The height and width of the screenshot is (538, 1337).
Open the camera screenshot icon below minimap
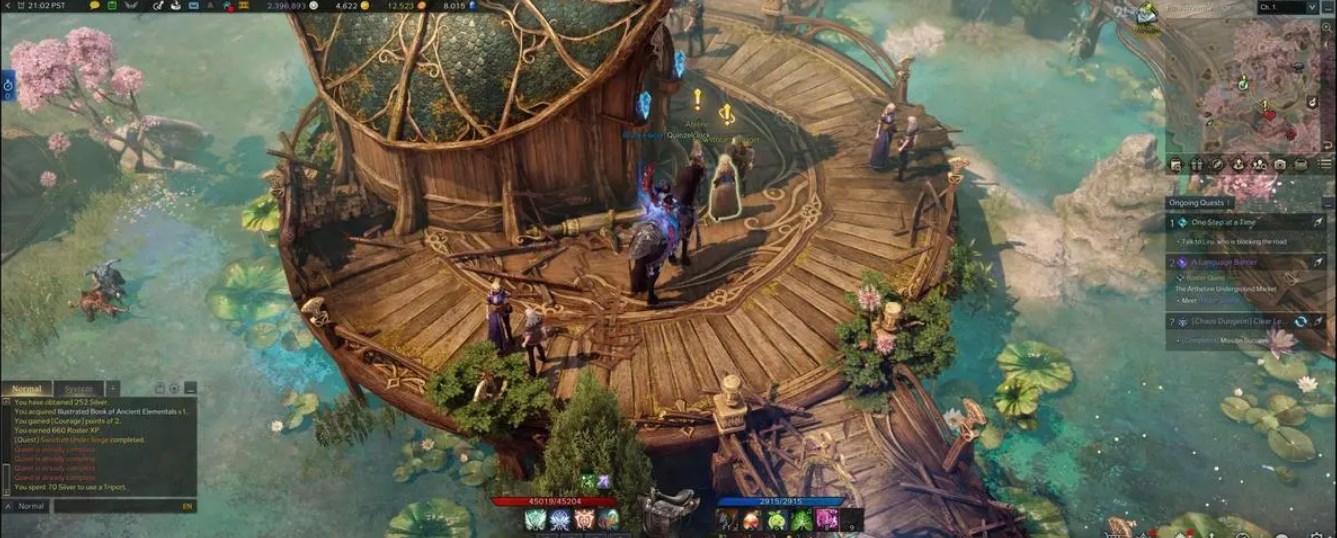1280,165
